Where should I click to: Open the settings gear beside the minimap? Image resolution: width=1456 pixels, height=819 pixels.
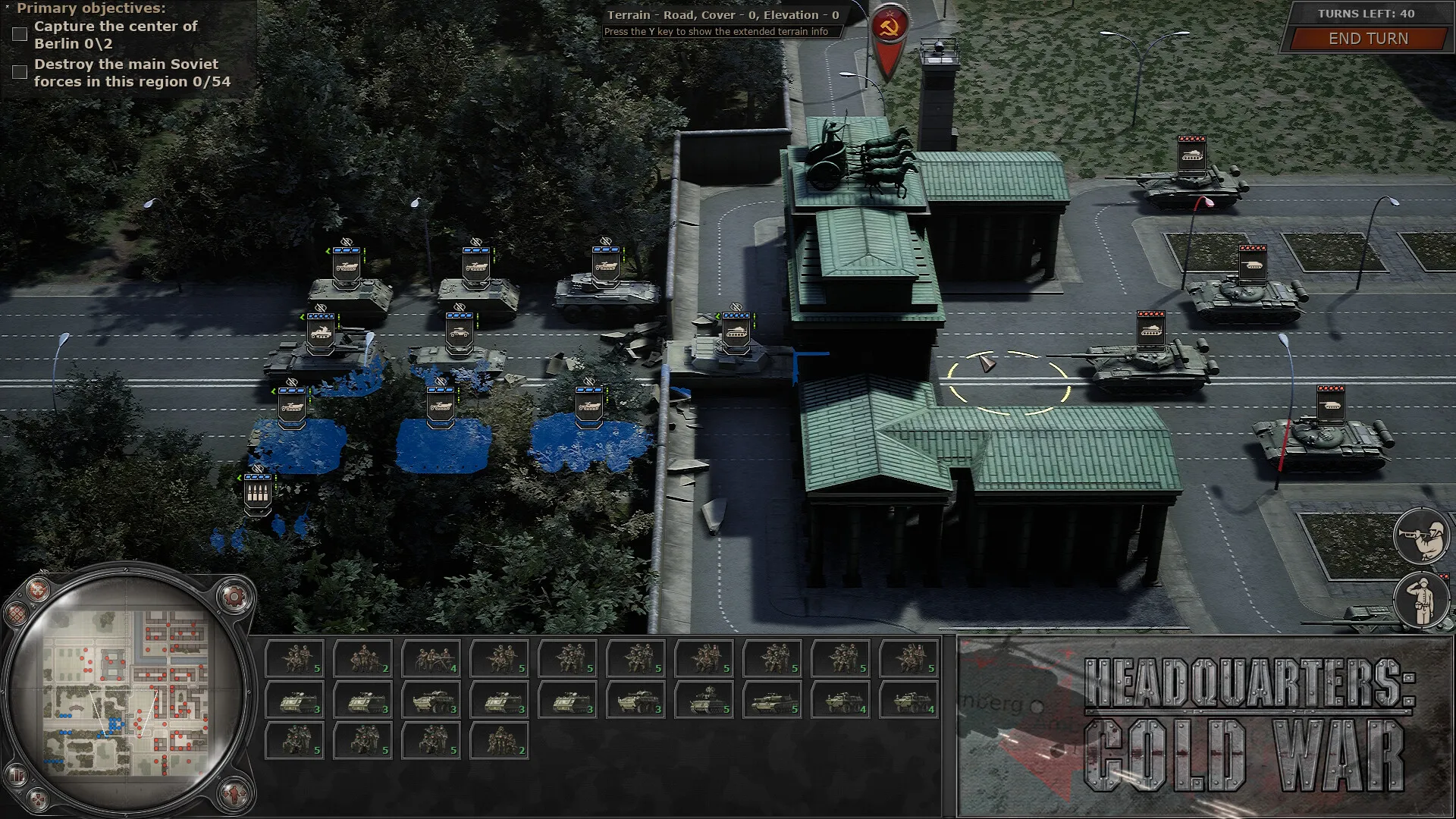[x=234, y=597]
